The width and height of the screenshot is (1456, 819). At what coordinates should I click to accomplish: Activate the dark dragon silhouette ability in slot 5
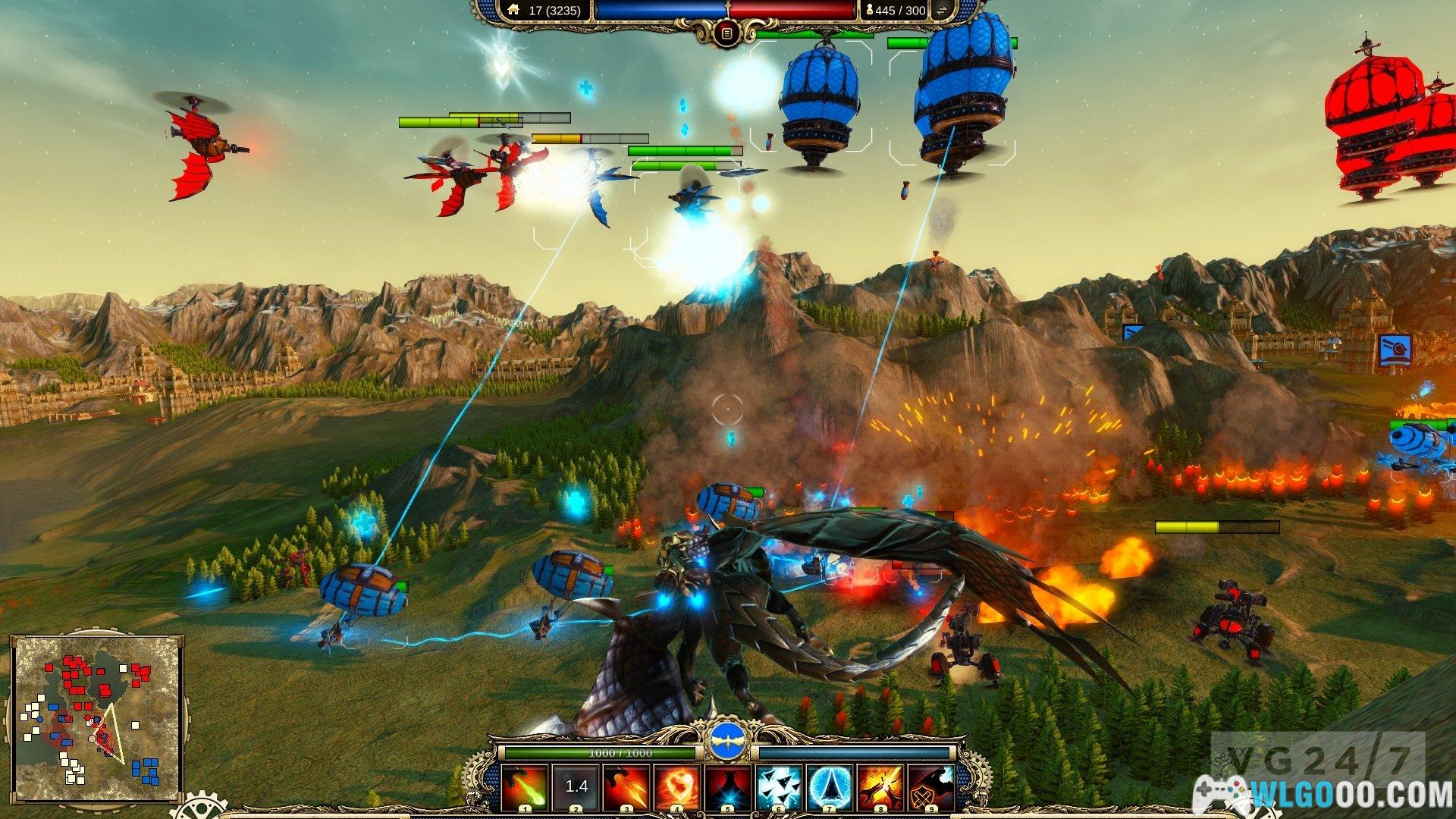[728, 786]
